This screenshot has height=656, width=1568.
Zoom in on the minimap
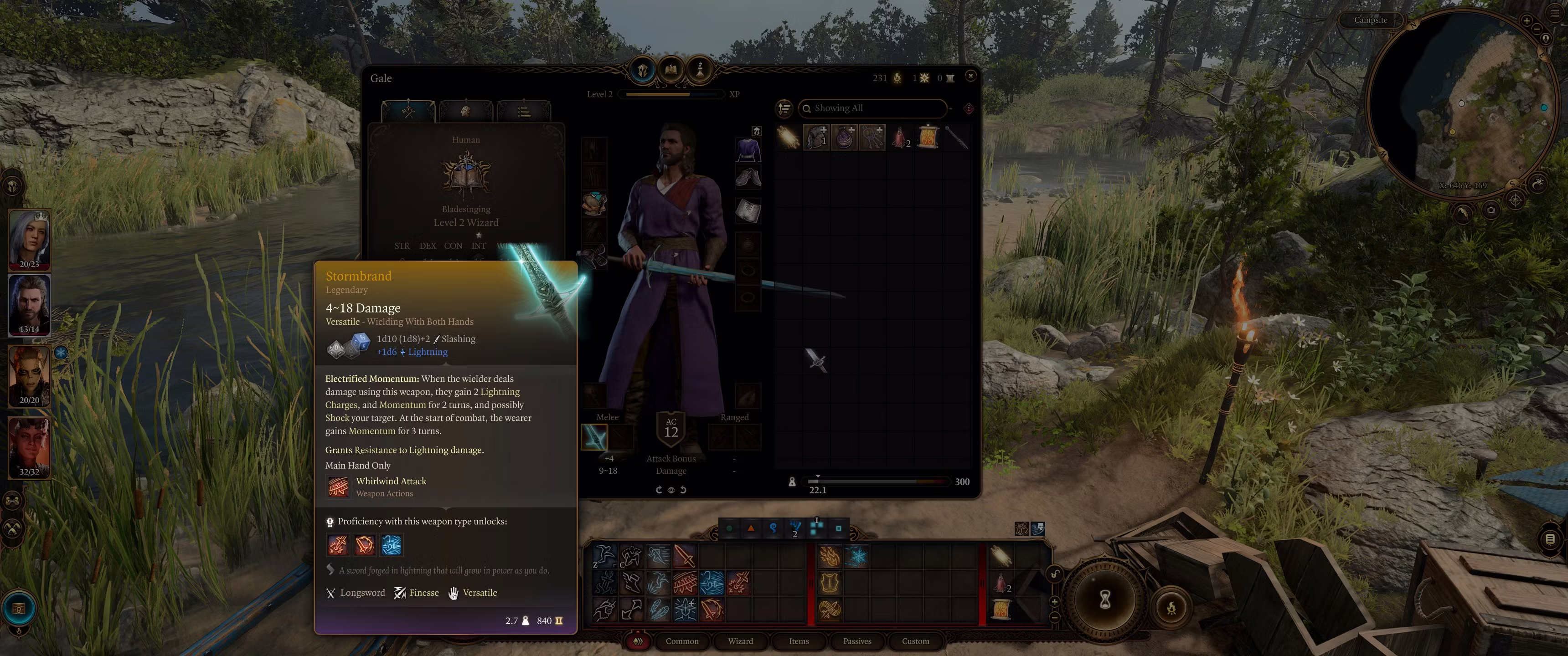tap(1526, 20)
